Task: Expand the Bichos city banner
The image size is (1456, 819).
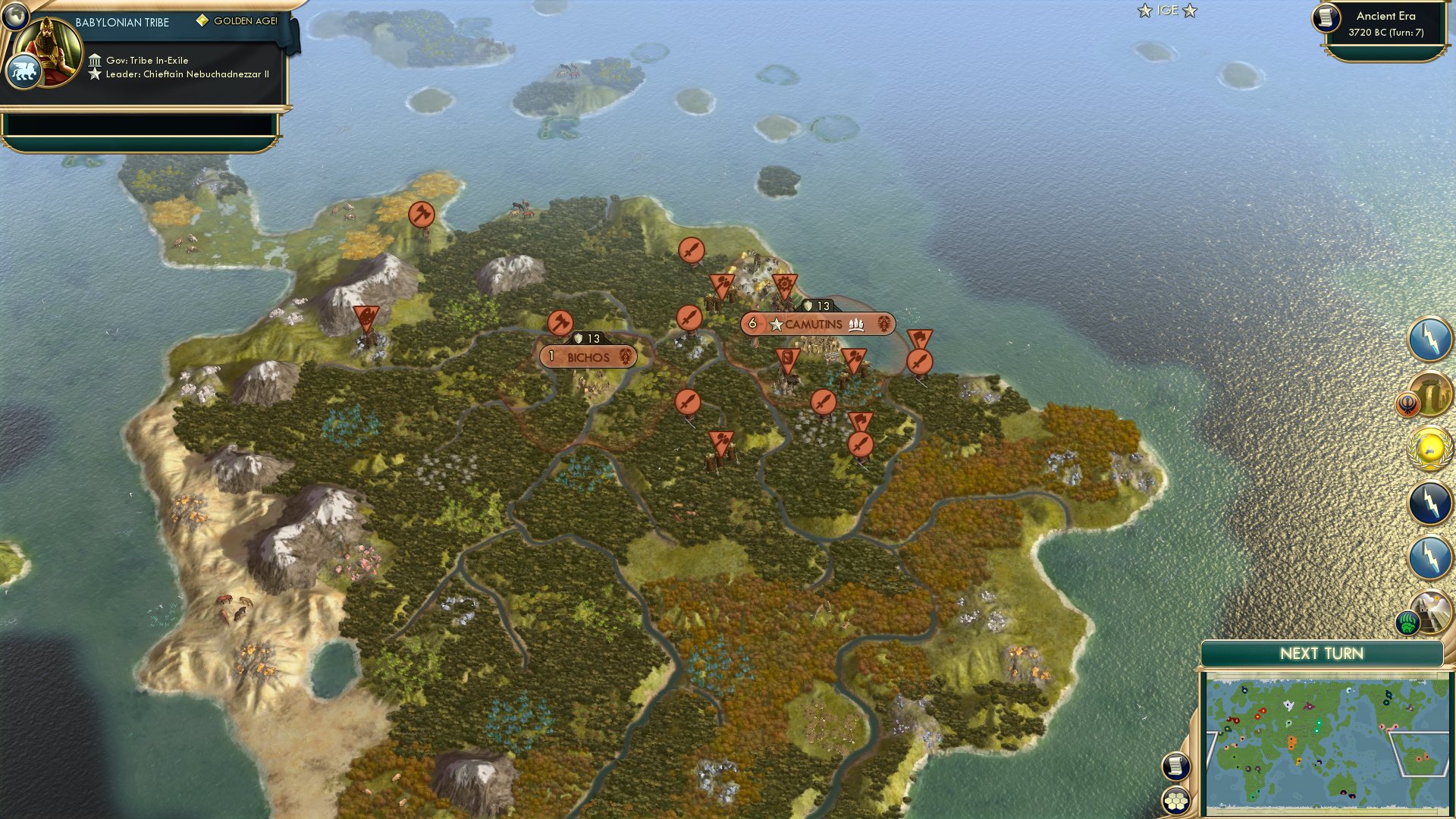Action: pyautogui.click(x=588, y=356)
